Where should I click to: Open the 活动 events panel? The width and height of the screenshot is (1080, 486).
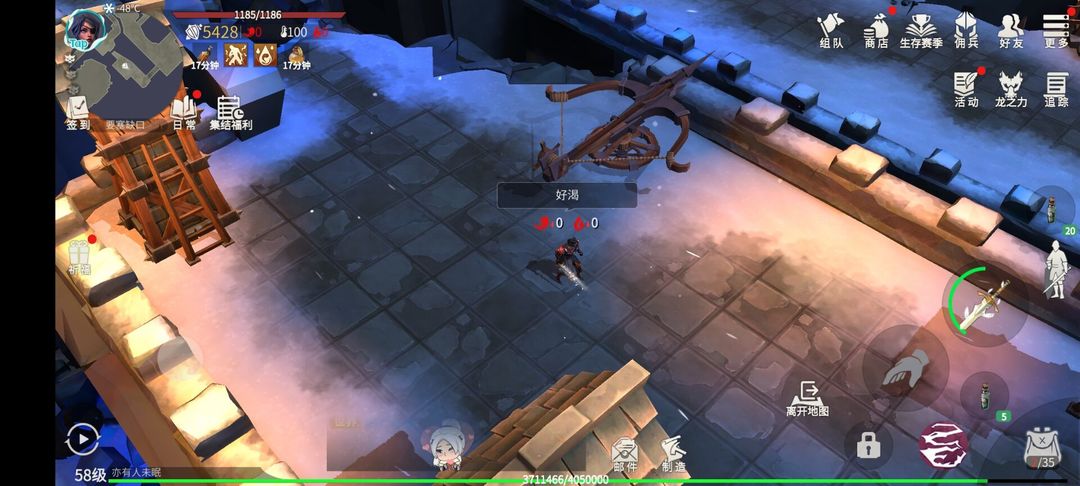click(x=966, y=89)
